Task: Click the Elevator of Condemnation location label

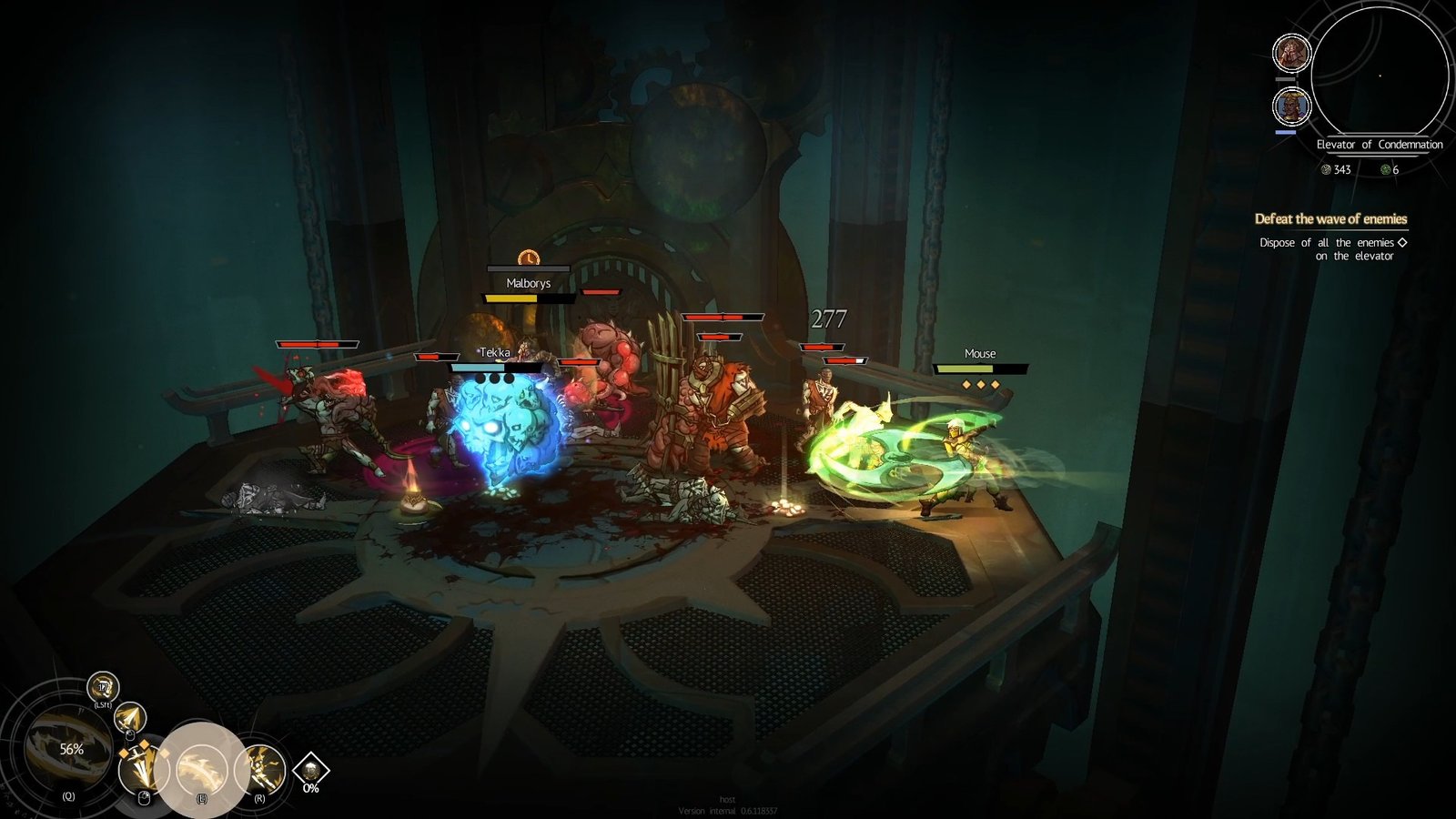Action: point(1380,144)
